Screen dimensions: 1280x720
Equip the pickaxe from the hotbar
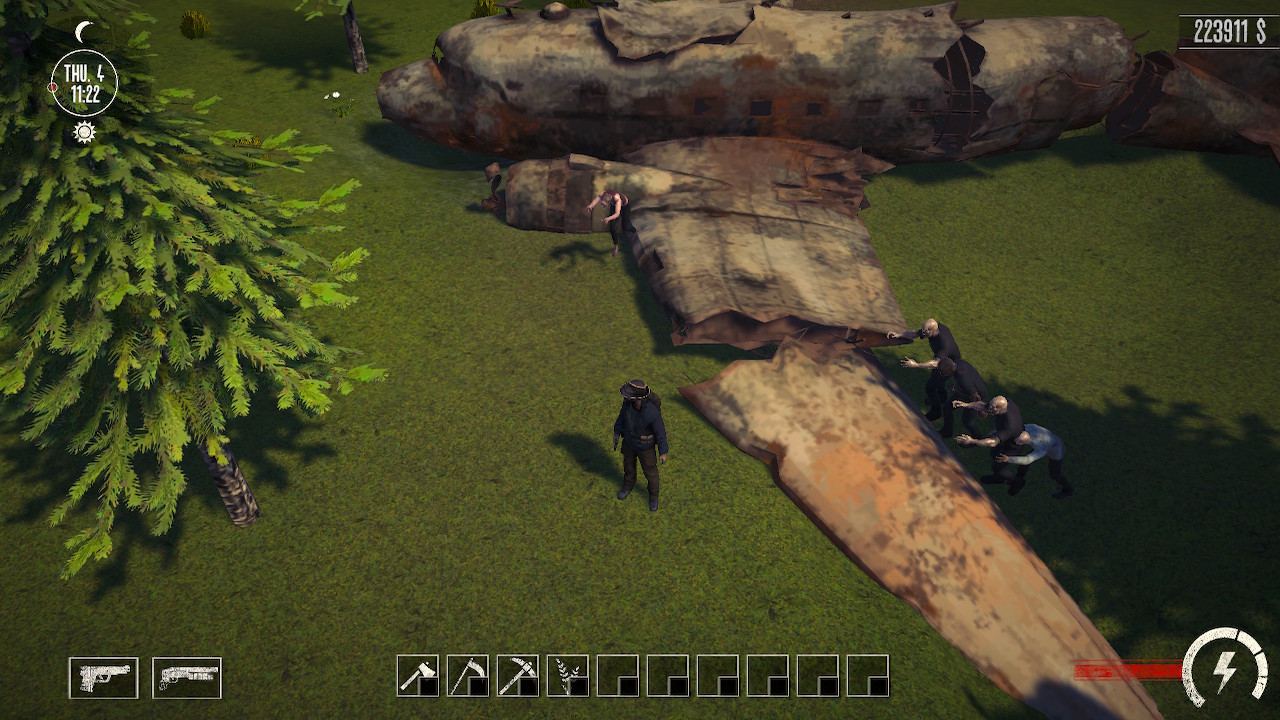click(x=516, y=676)
